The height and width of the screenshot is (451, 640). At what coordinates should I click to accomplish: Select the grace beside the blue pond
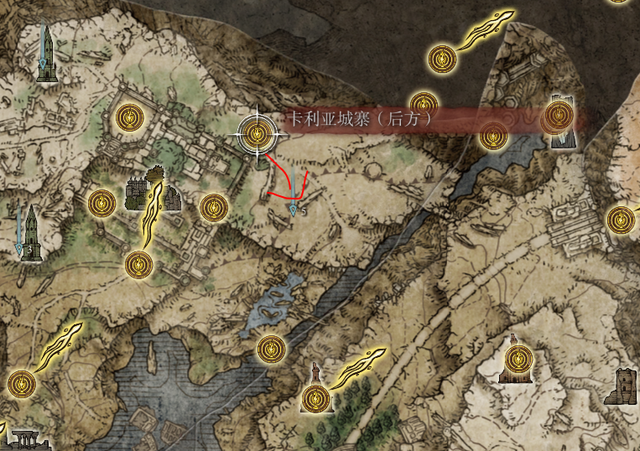269,348
